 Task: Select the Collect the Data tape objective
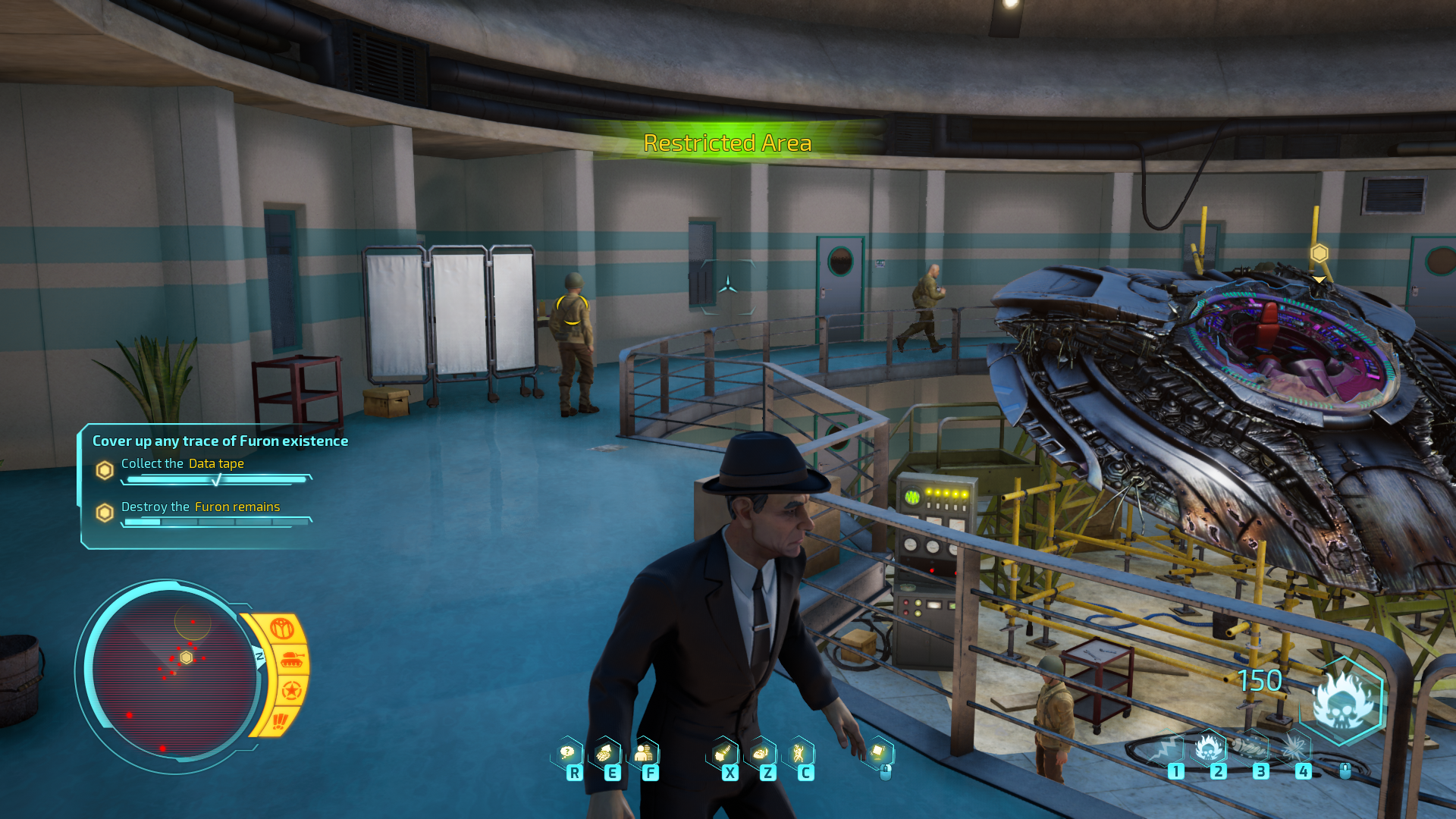182,463
